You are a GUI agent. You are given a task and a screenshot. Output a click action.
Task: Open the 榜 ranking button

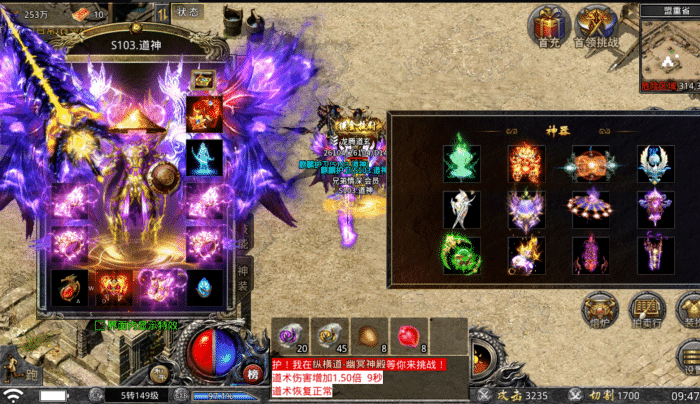coord(252,373)
